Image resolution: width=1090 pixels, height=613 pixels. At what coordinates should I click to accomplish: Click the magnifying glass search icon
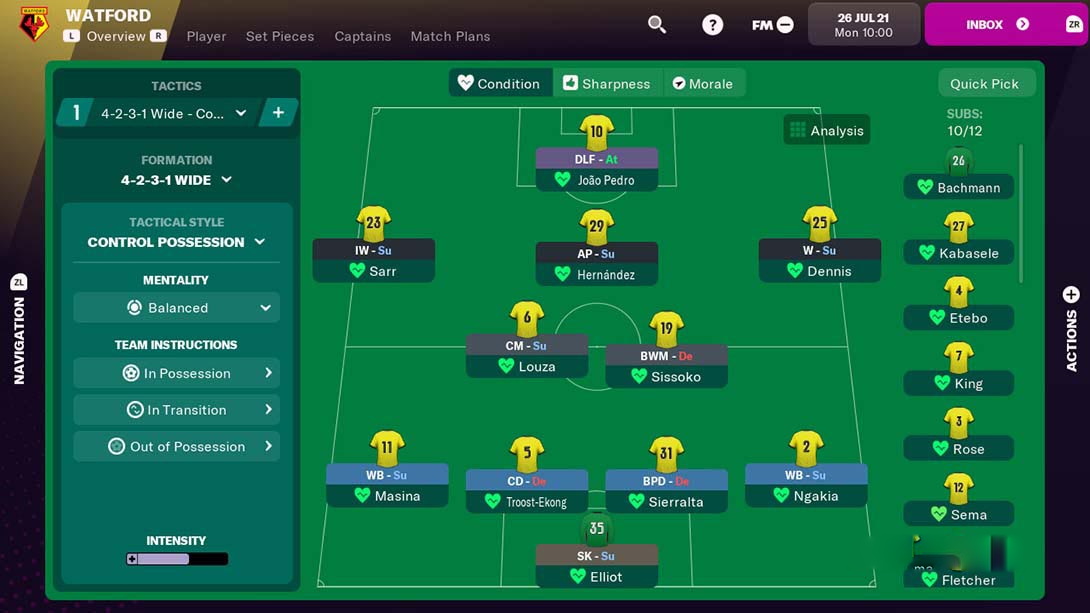[x=657, y=24]
